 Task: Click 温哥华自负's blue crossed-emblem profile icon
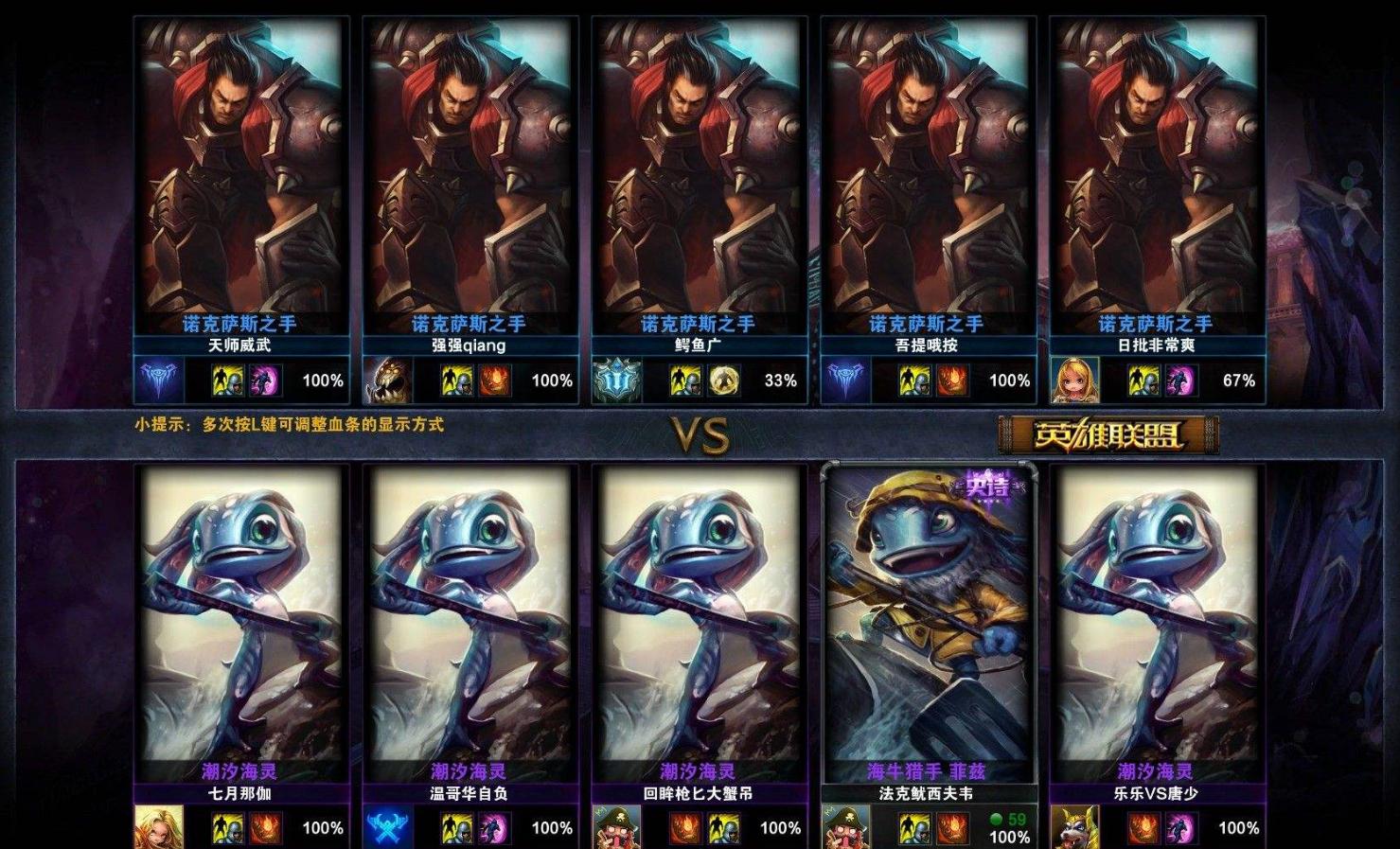coord(386,828)
